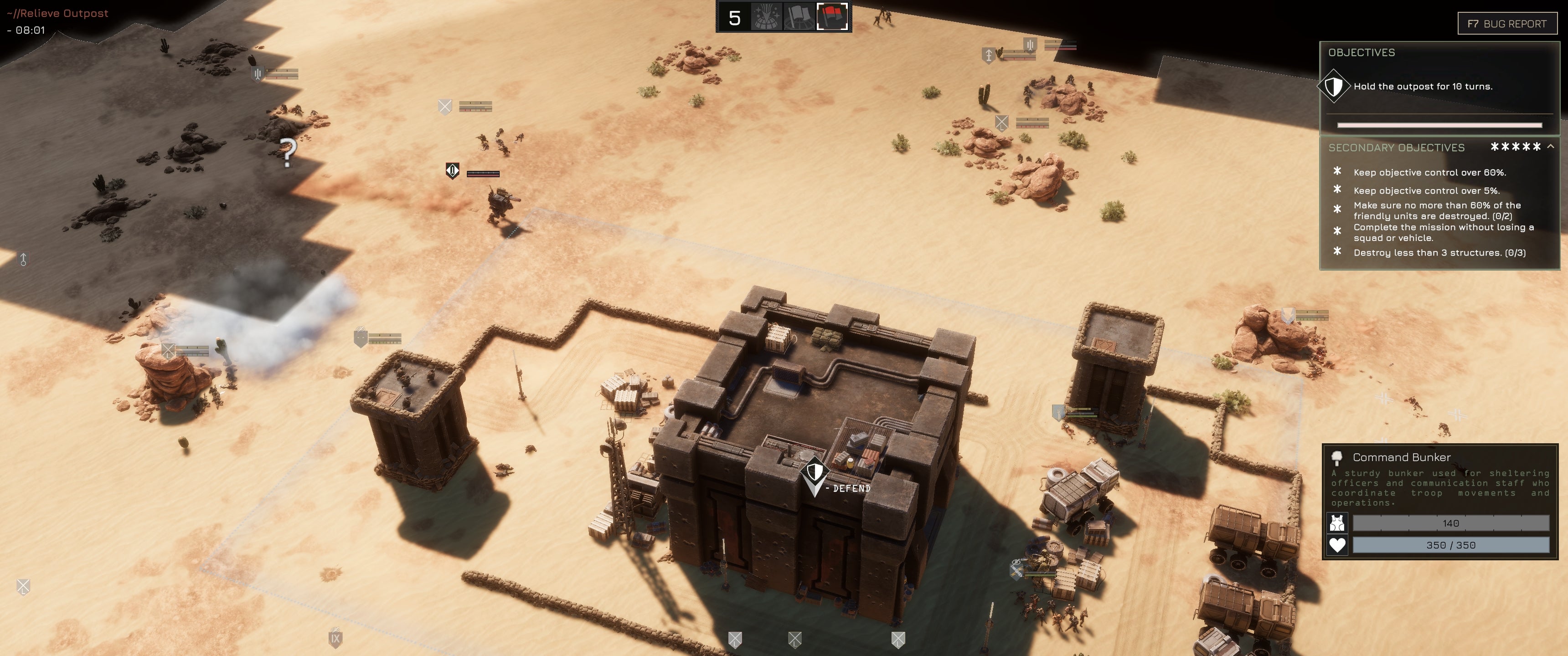Open the F7 Bug Report button
The height and width of the screenshot is (656, 1568).
pos(1506,24)
